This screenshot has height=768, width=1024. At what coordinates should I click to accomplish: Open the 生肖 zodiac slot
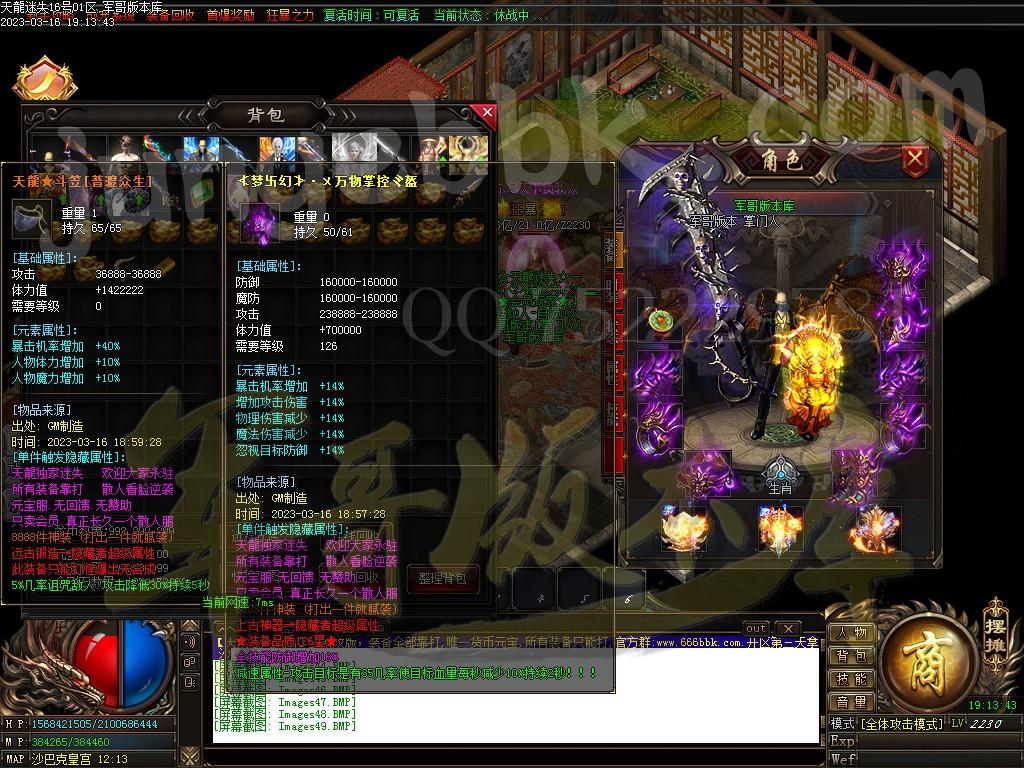780,474
